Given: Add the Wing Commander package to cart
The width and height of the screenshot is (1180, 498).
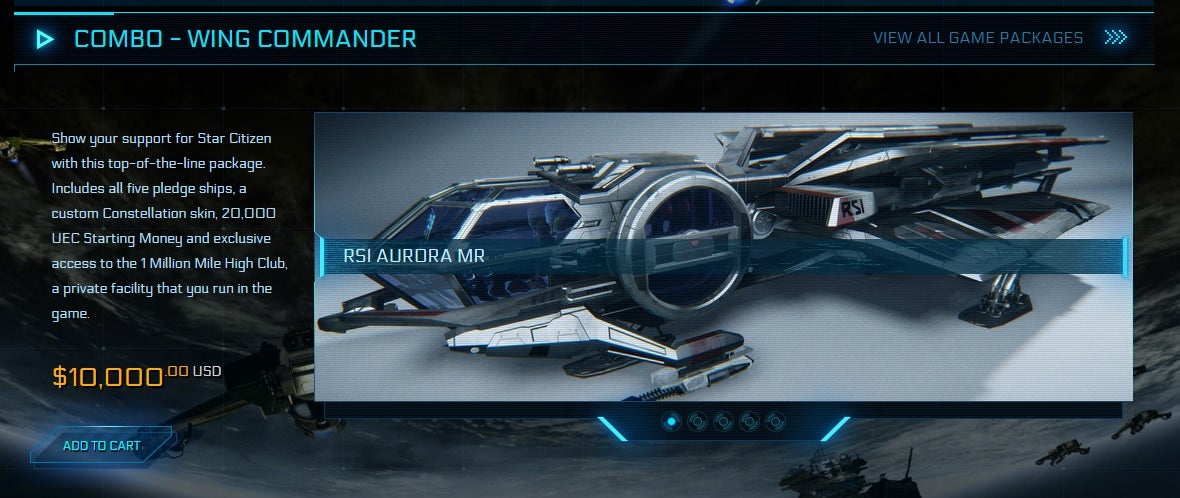Looking at the screenshot, I should click(101, 446).
